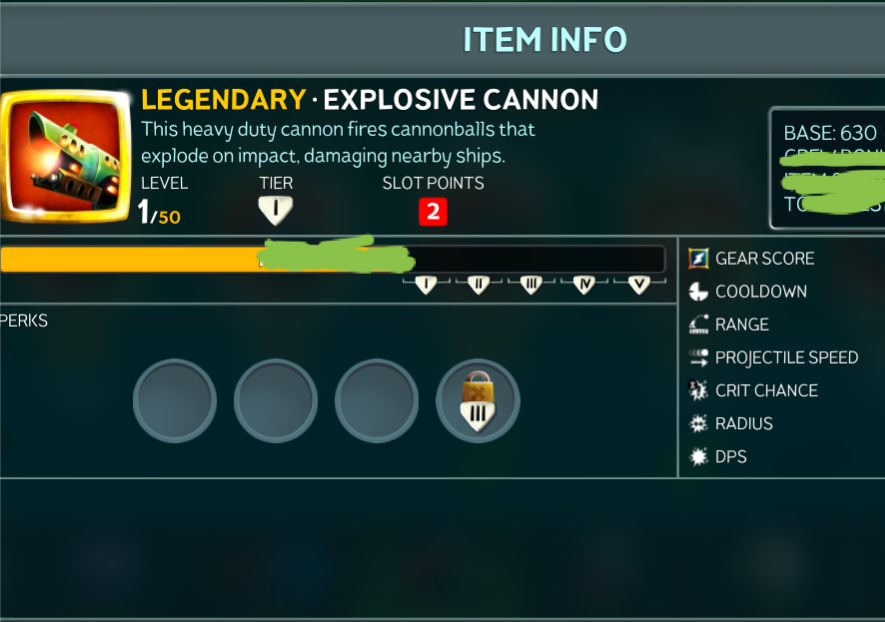885x622 pixels.
Task: Show the Cooldown stat details
Action: coord(760,292)
